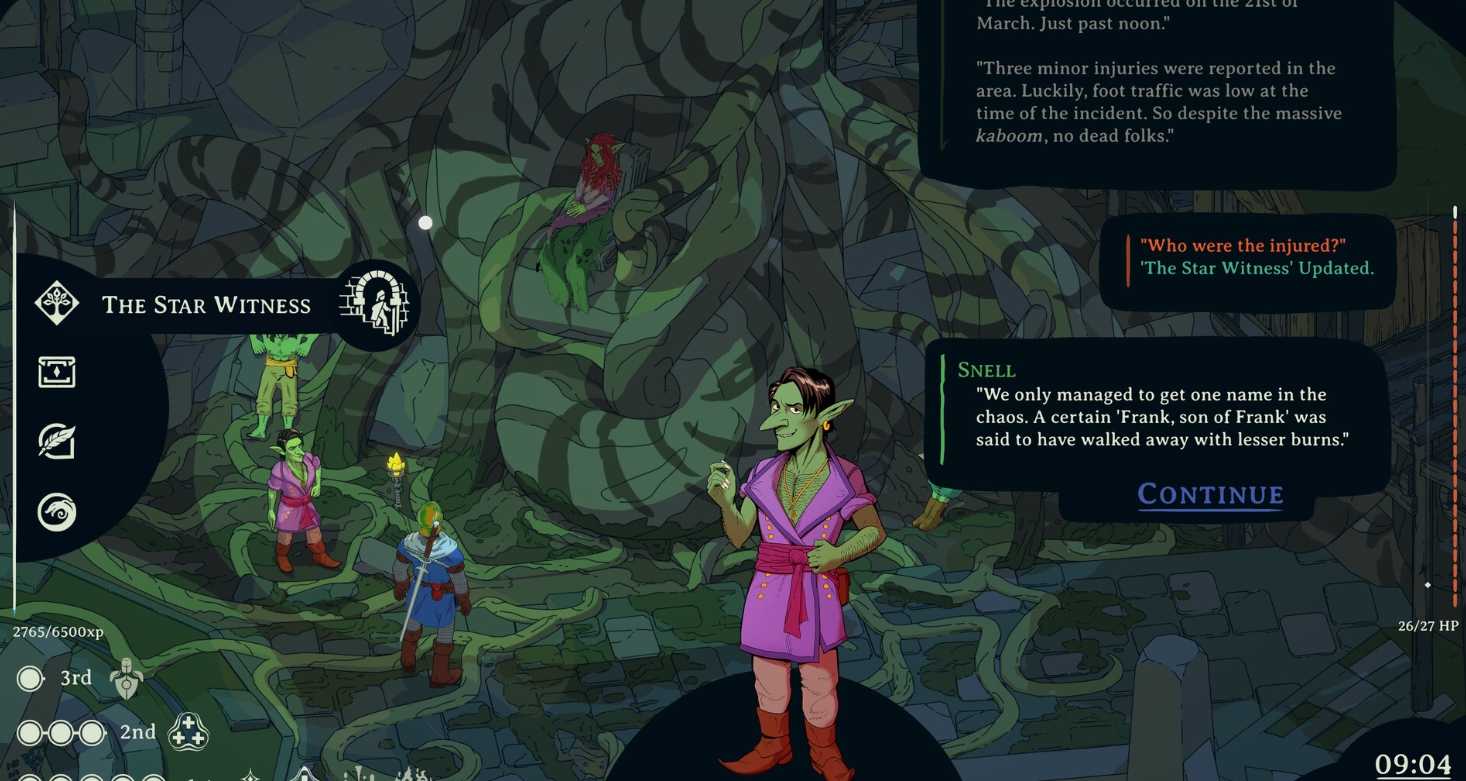Open the treasure chest inventory icon

click(57, 373)
